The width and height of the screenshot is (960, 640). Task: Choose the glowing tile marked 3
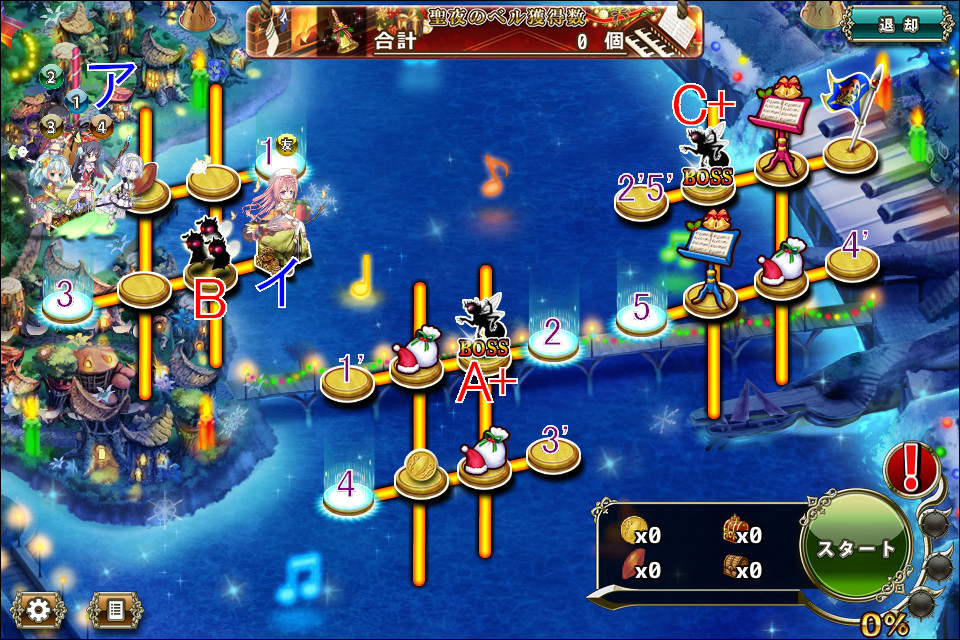(x=67, y=304)
